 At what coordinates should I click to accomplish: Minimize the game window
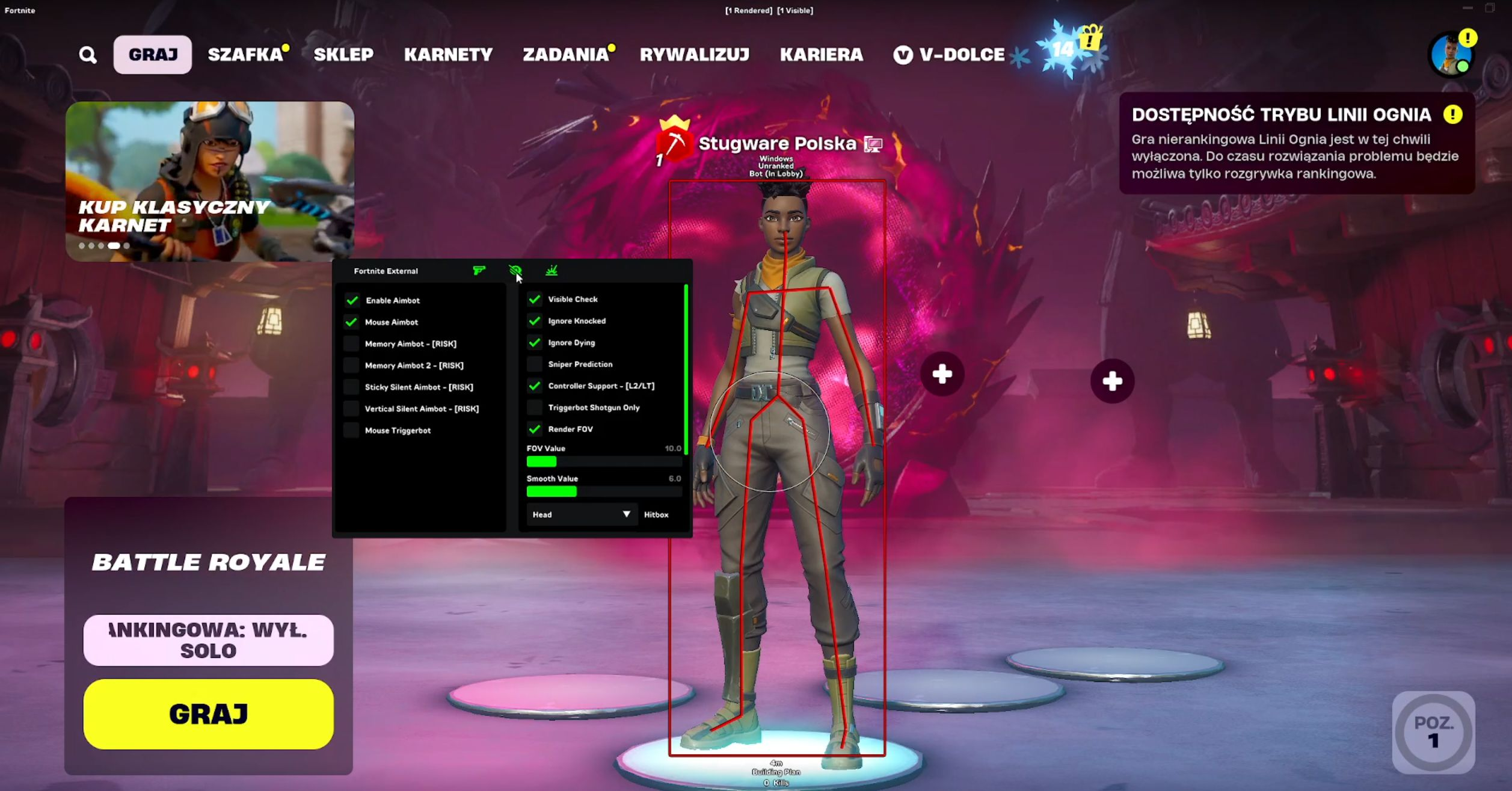click(1467, 8)
